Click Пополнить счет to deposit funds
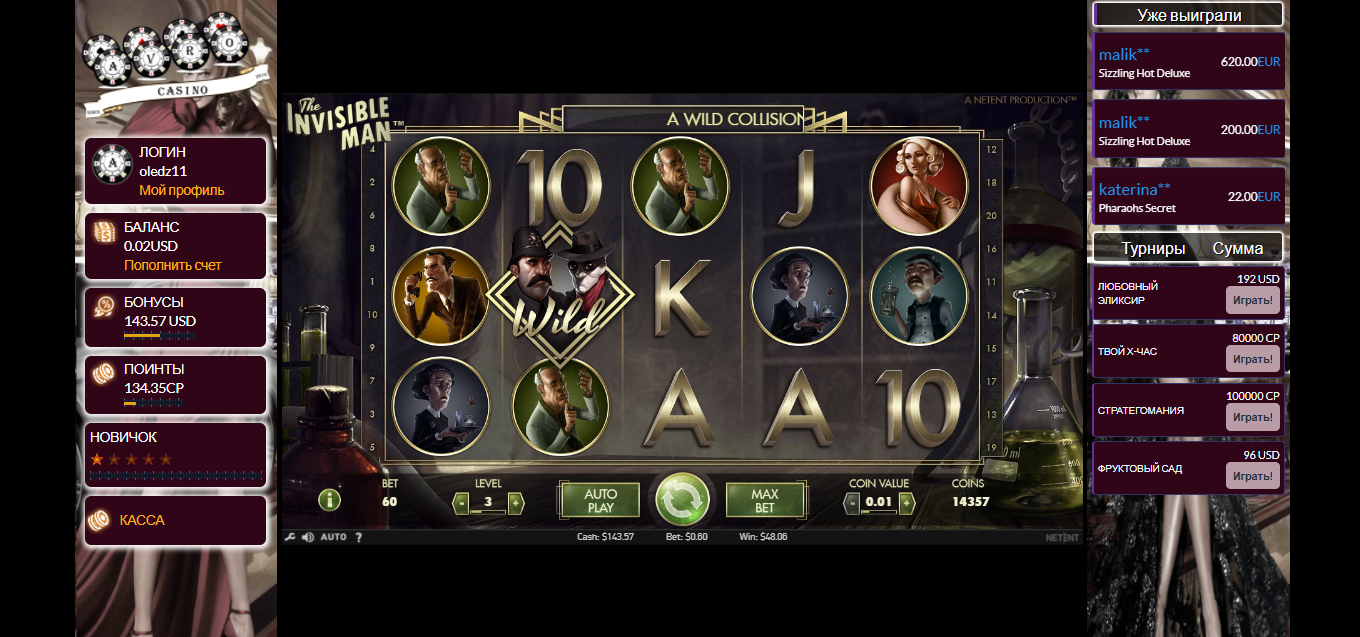 pos(172,265)
